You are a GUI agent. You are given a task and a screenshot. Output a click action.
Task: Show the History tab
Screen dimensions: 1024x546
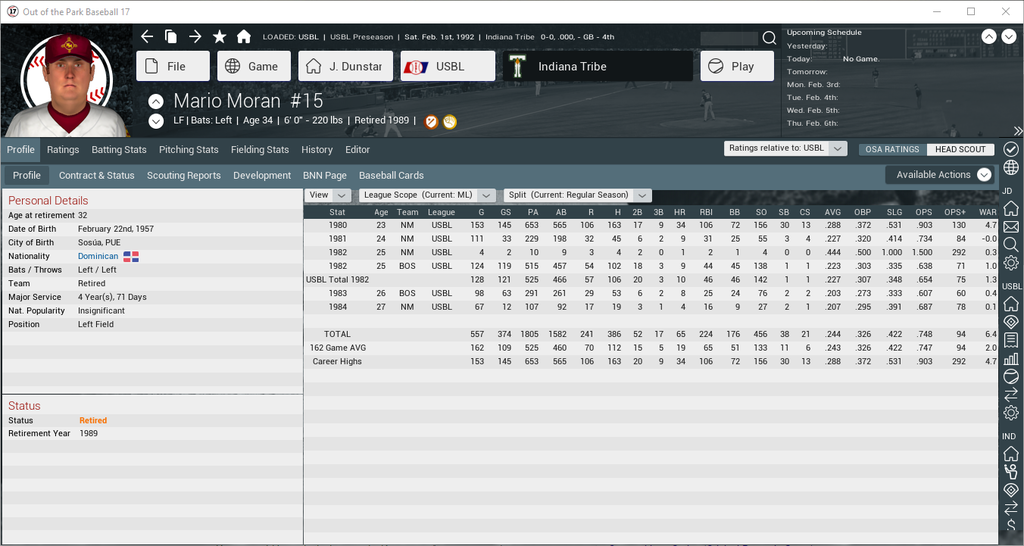point(317,150)
